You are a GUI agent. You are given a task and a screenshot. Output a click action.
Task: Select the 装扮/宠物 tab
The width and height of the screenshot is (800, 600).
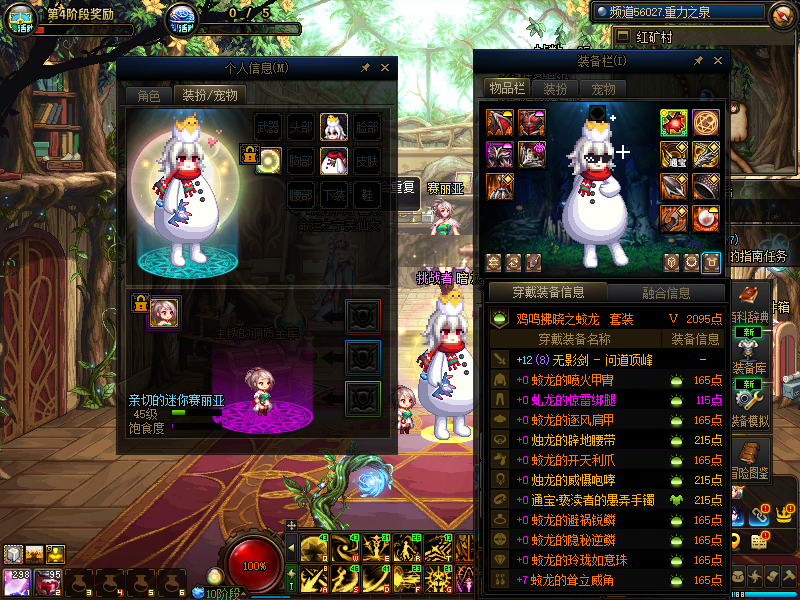click(x=210, y=96)
